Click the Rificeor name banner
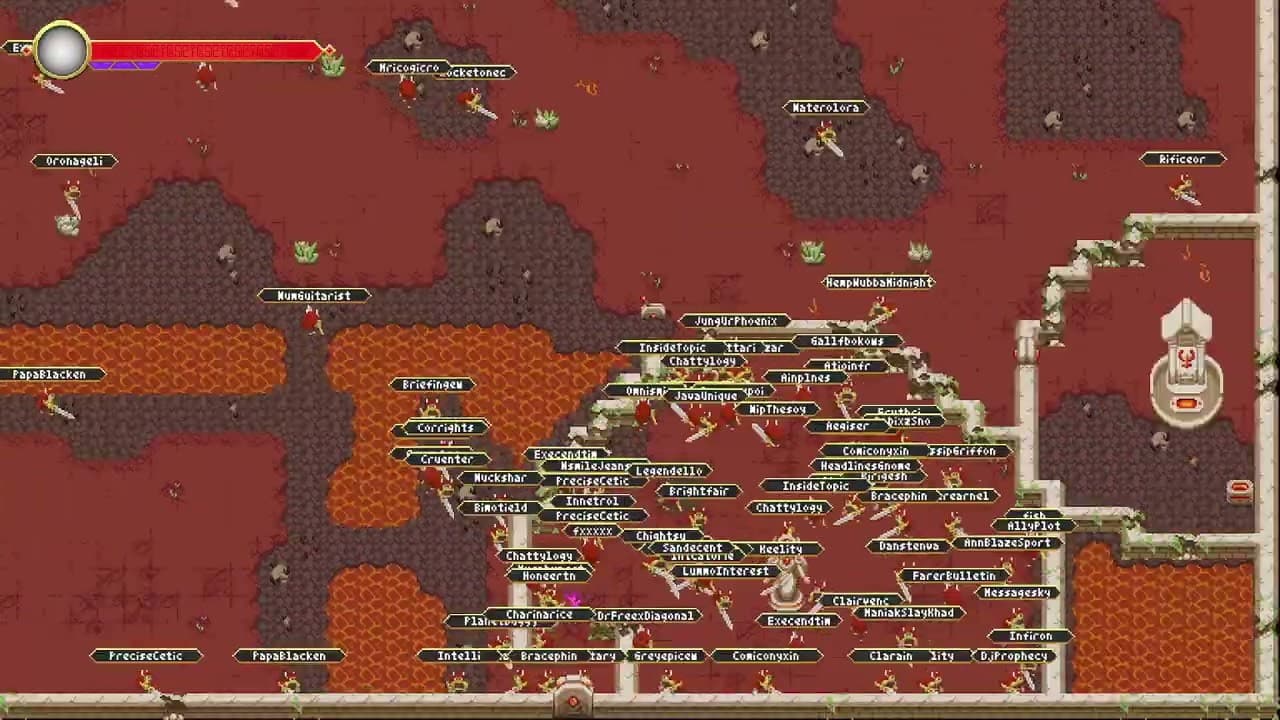Screen dimensions: 1280x720 coord(1181,159)
